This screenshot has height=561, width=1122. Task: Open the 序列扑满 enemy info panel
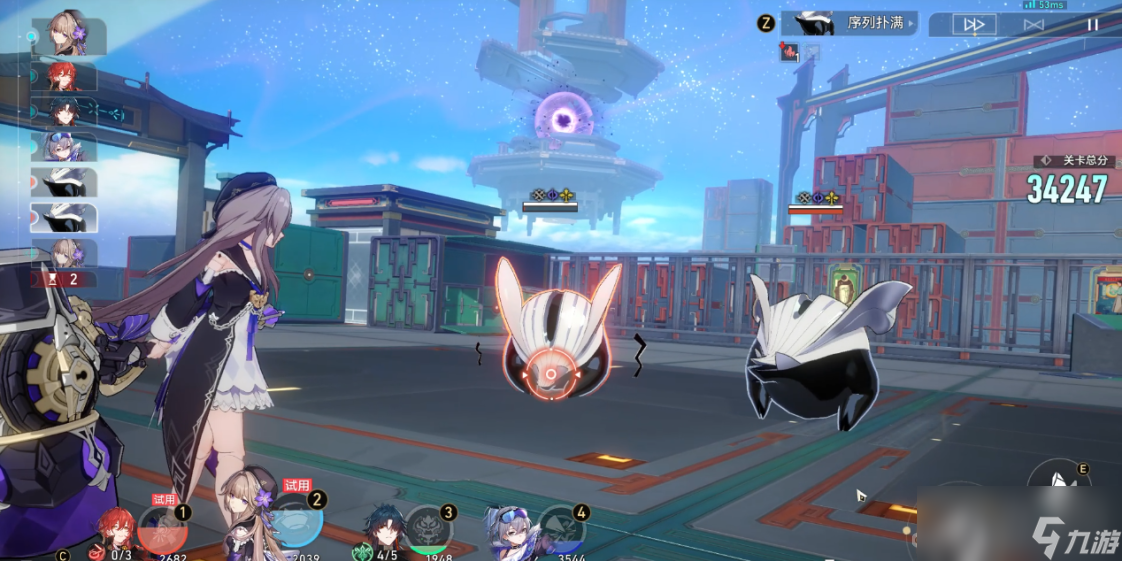point(848,23)
